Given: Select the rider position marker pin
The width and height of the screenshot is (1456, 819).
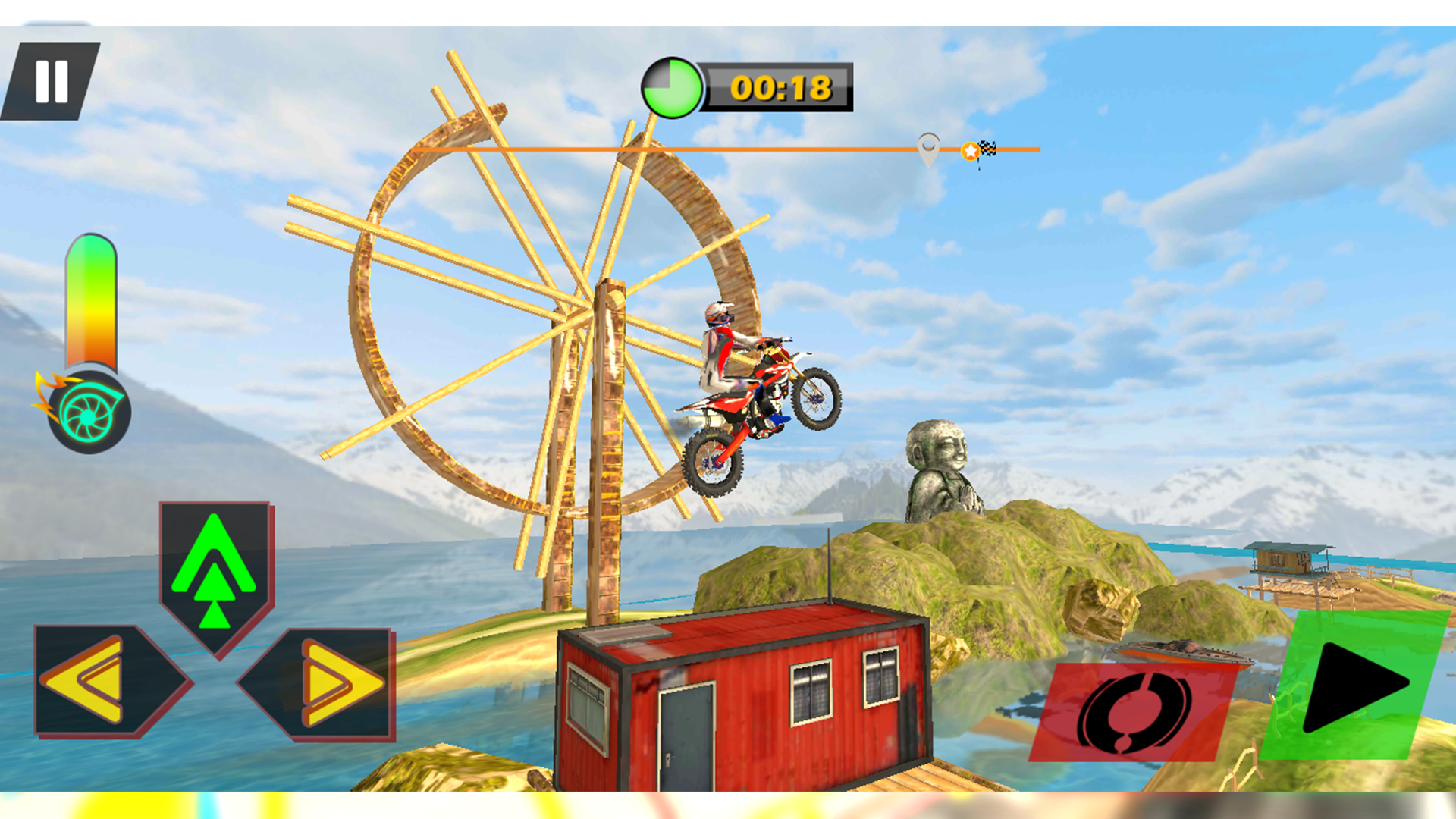Looking at the screenshot, I should (x=927, y=149).
